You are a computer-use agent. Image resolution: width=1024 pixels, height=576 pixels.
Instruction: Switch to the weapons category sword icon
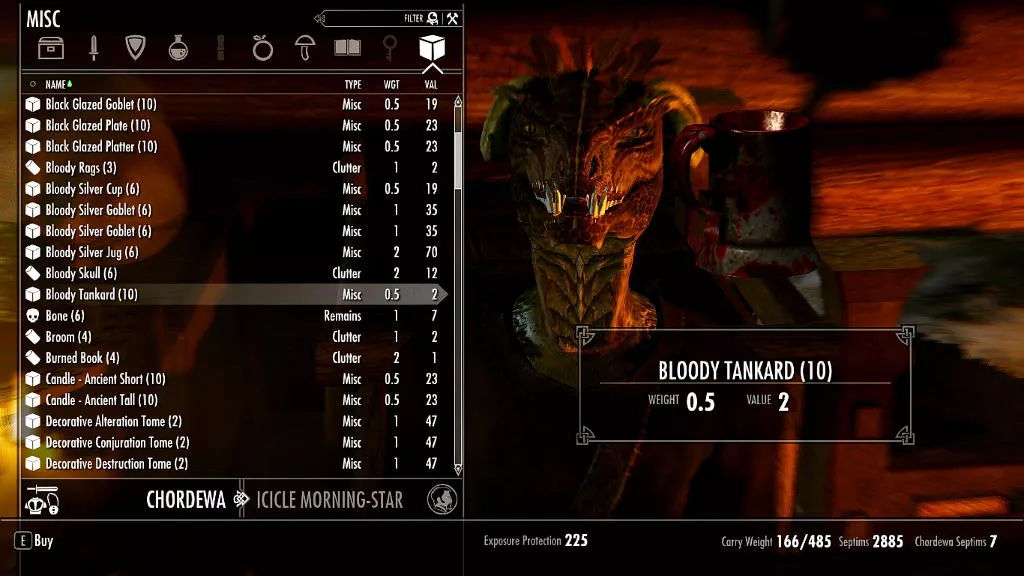pyautogui.click(x=93, y=47)
